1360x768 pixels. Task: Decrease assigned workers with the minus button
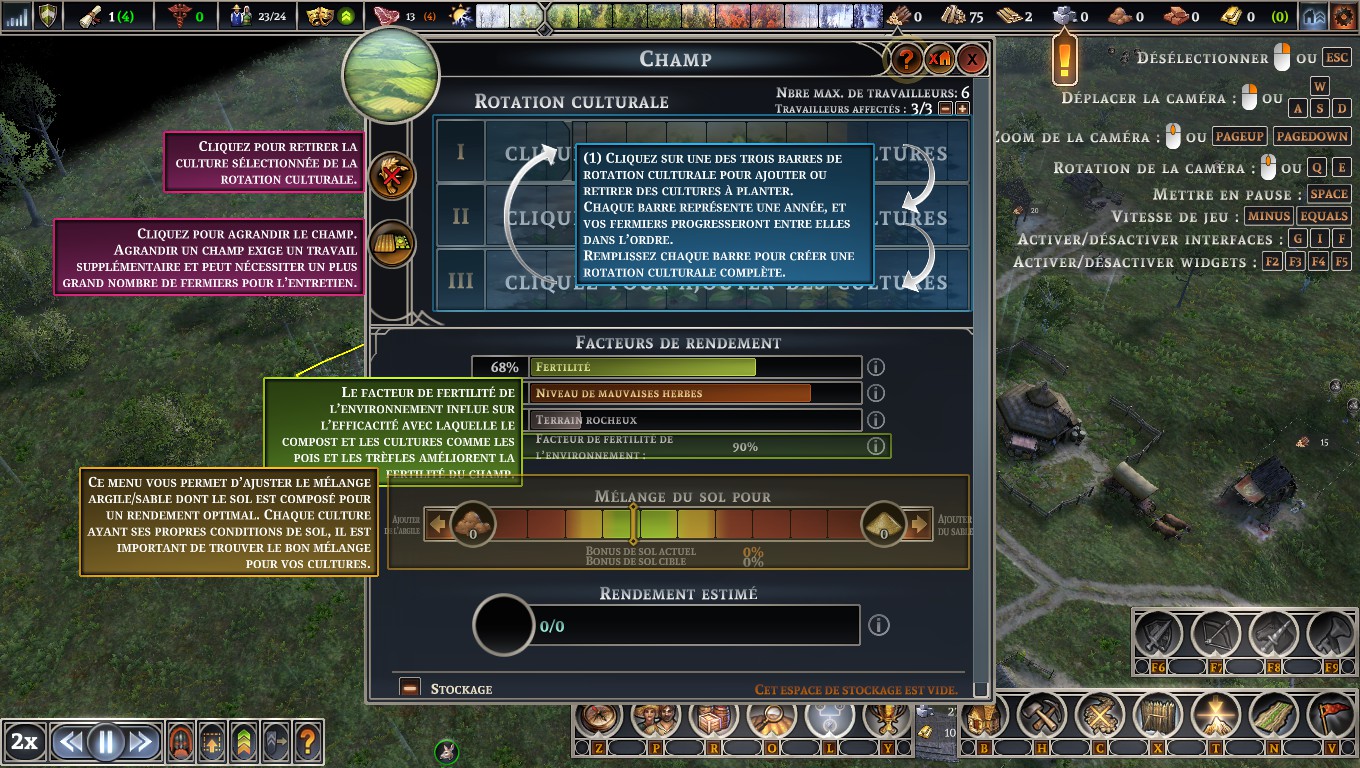tap(946, 109)
